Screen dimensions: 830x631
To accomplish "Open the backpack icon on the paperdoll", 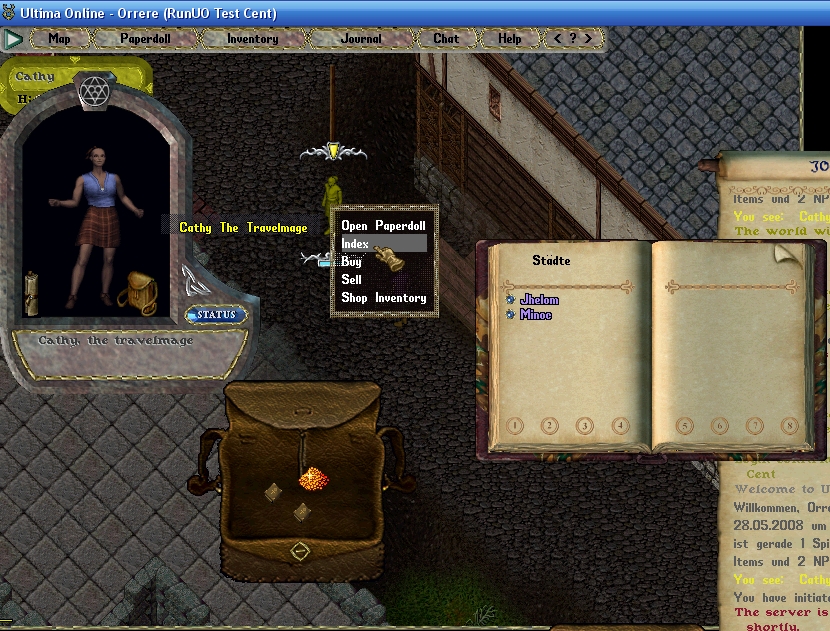I will point(137,292).
